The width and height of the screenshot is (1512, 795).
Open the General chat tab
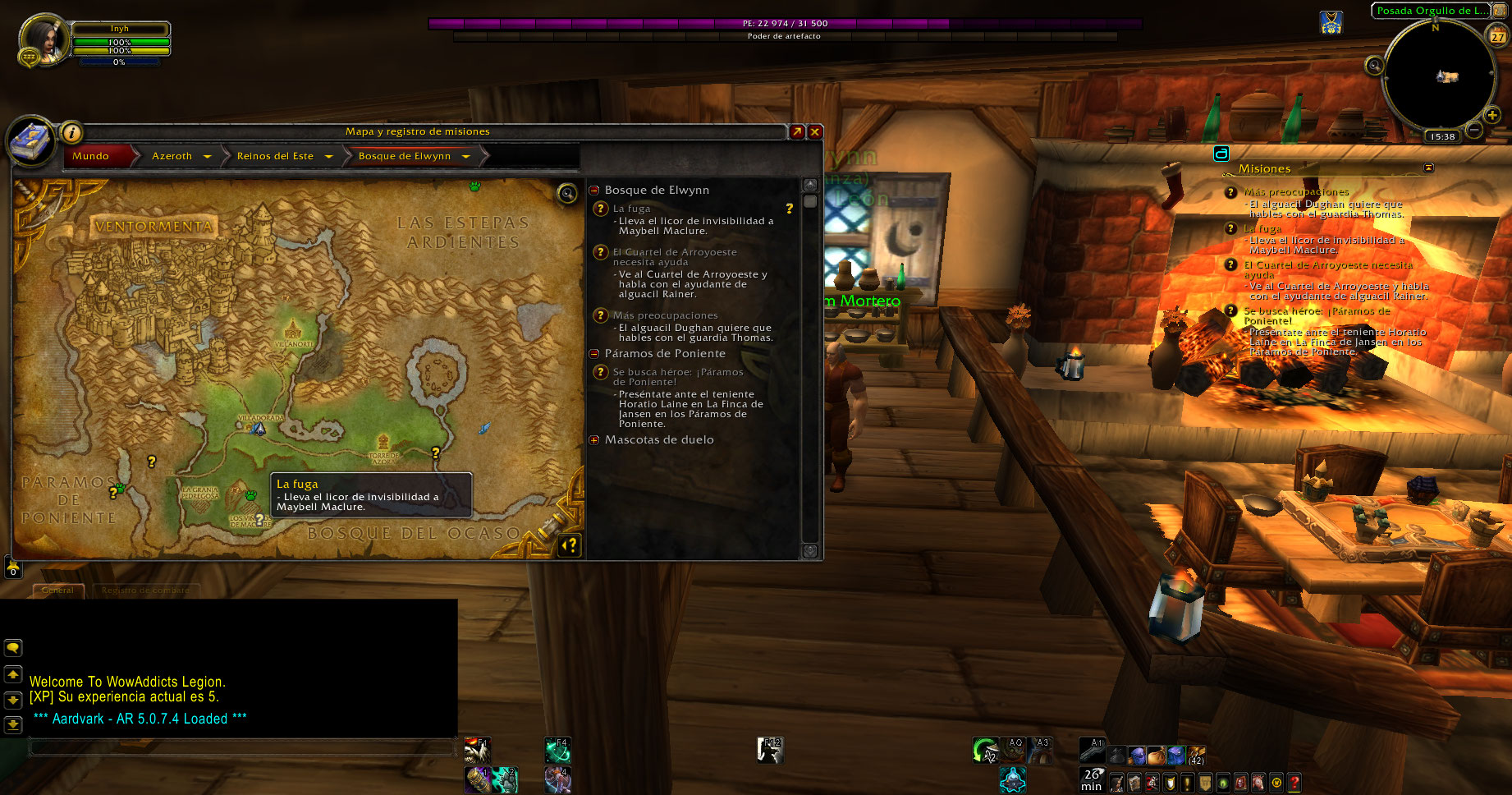[57, 590]
